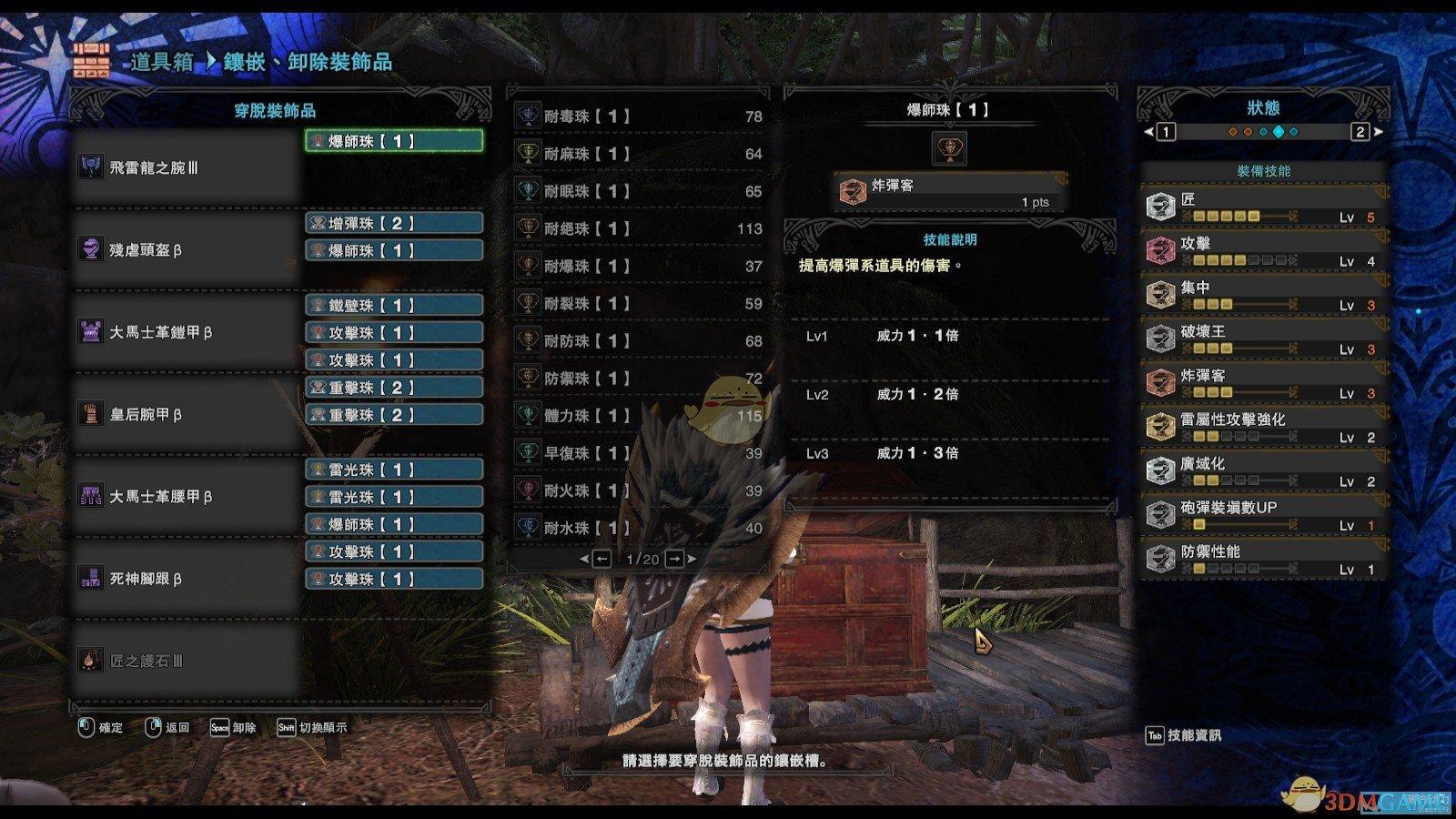Select the 增彈珠【2】 decoration slot
1456x819 pixels.
(x=393, y=224)
